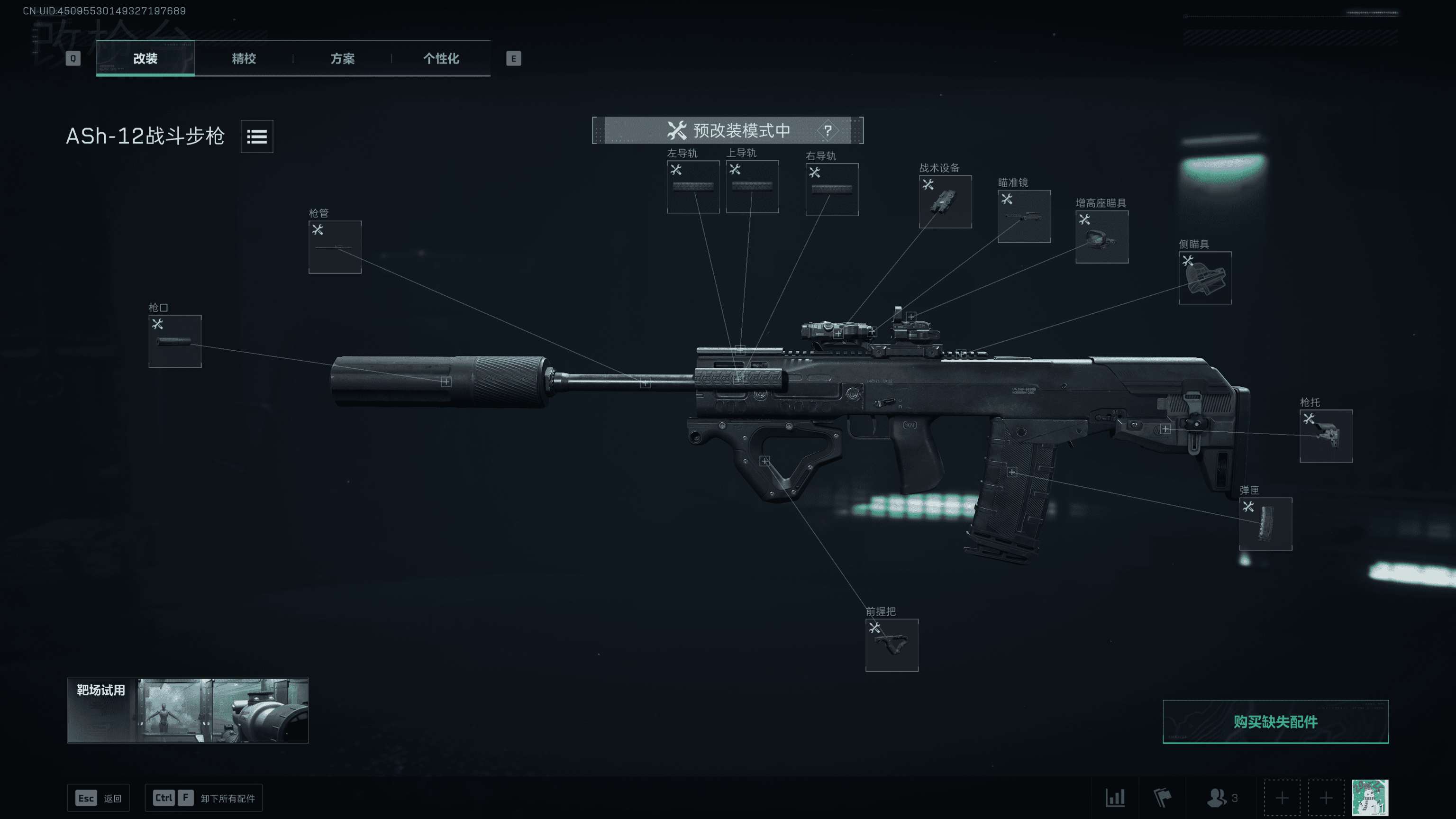The height and width of the screenshot is (819, 1456).
Task: Choose the 枪管 barrel slot
Action: click(x=335, y=247)
